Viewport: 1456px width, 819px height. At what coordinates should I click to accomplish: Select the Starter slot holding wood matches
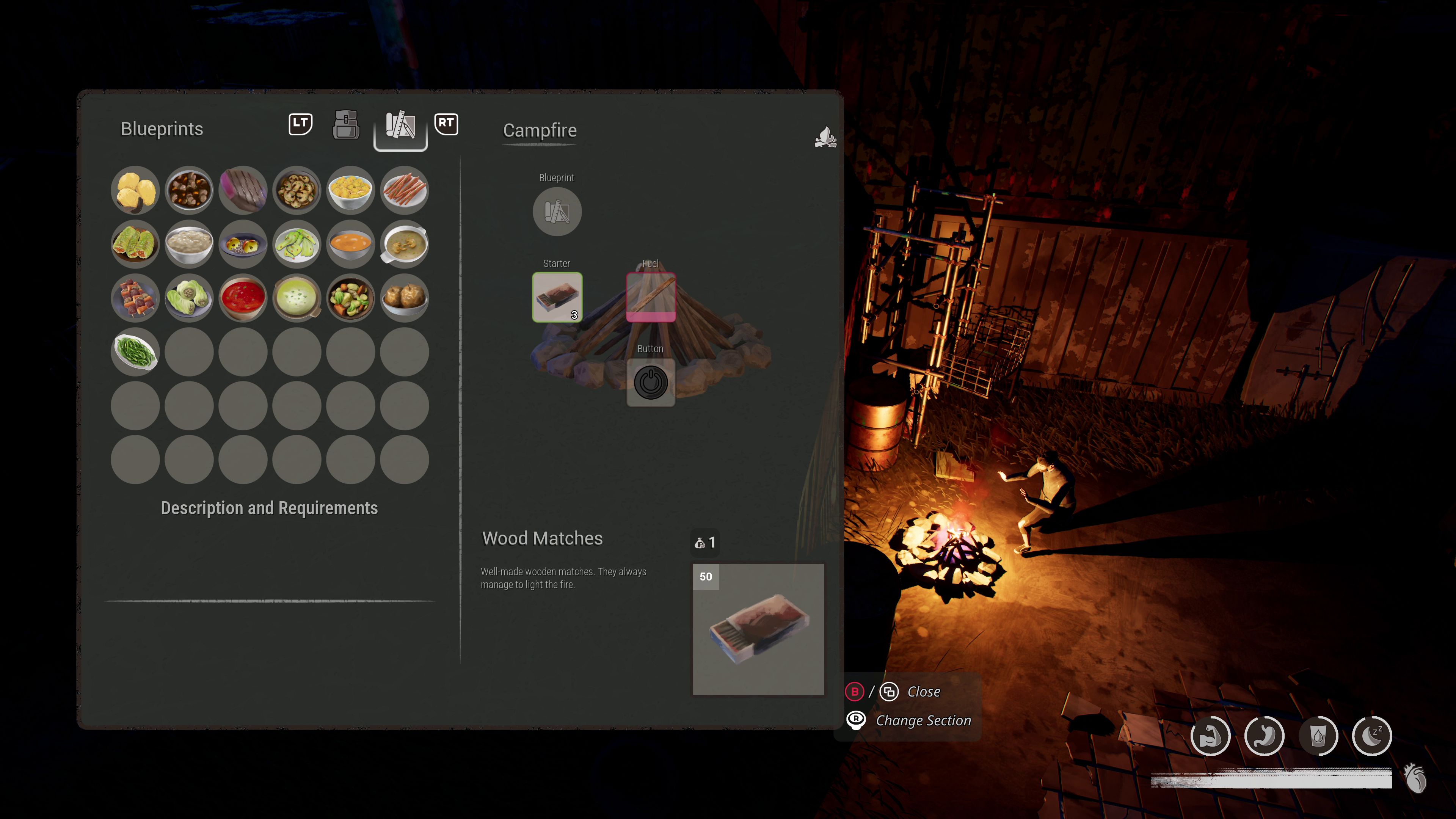pyautogui.click(x=557, y=297)
